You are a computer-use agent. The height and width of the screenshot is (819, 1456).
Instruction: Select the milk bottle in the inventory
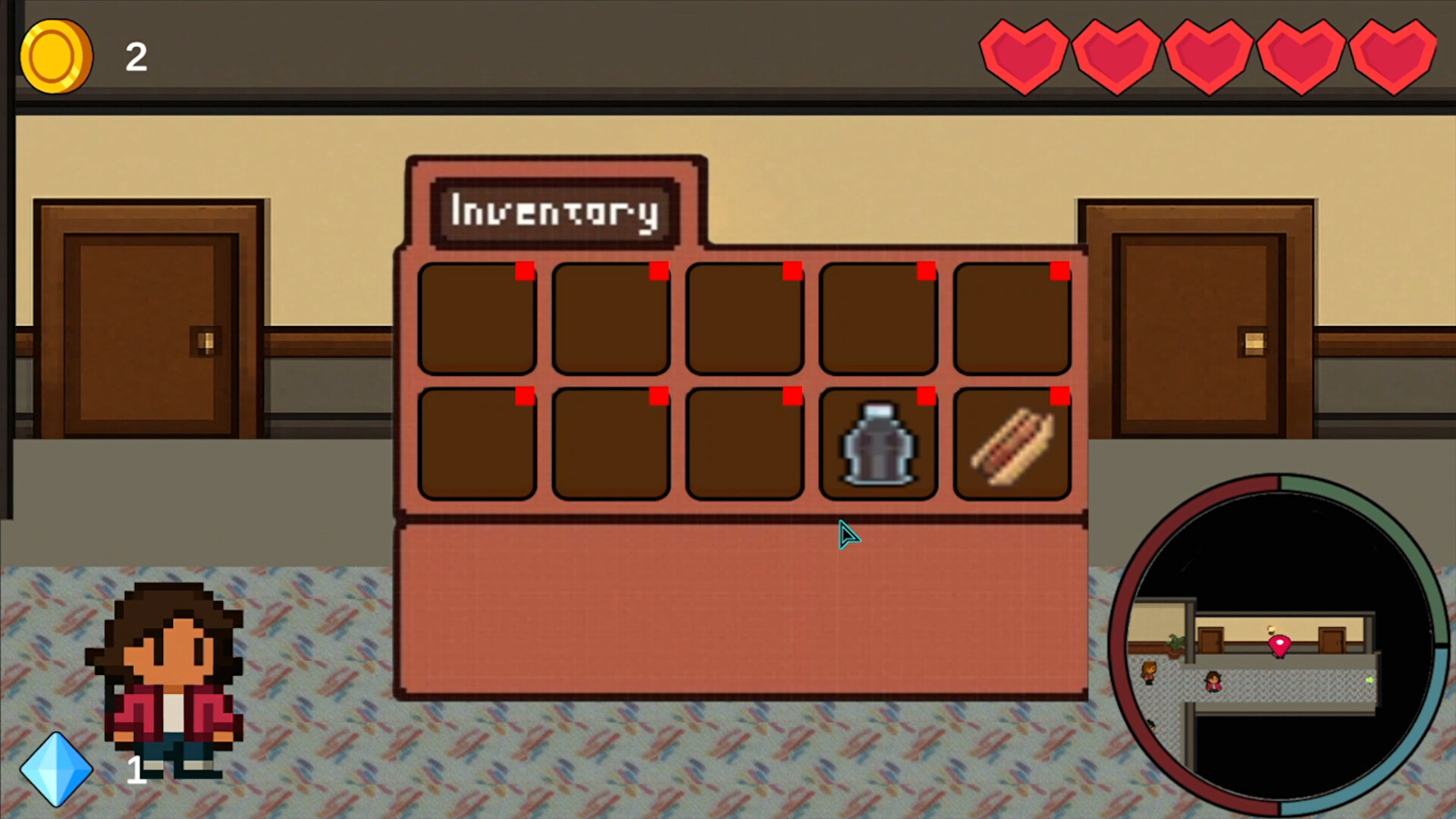tap(876, 447)
